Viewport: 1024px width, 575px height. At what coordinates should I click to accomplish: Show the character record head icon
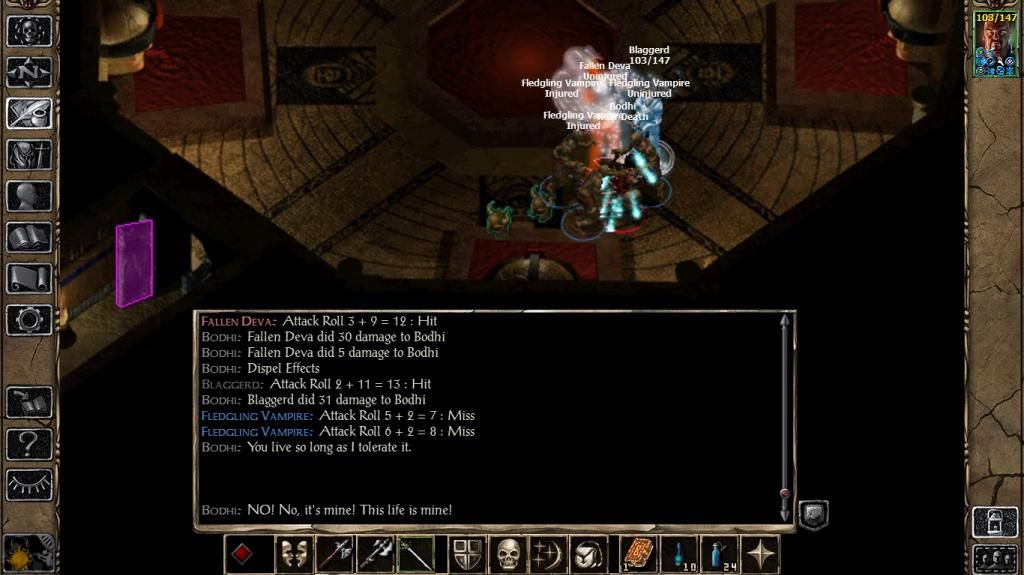click(x=29, y=196)
